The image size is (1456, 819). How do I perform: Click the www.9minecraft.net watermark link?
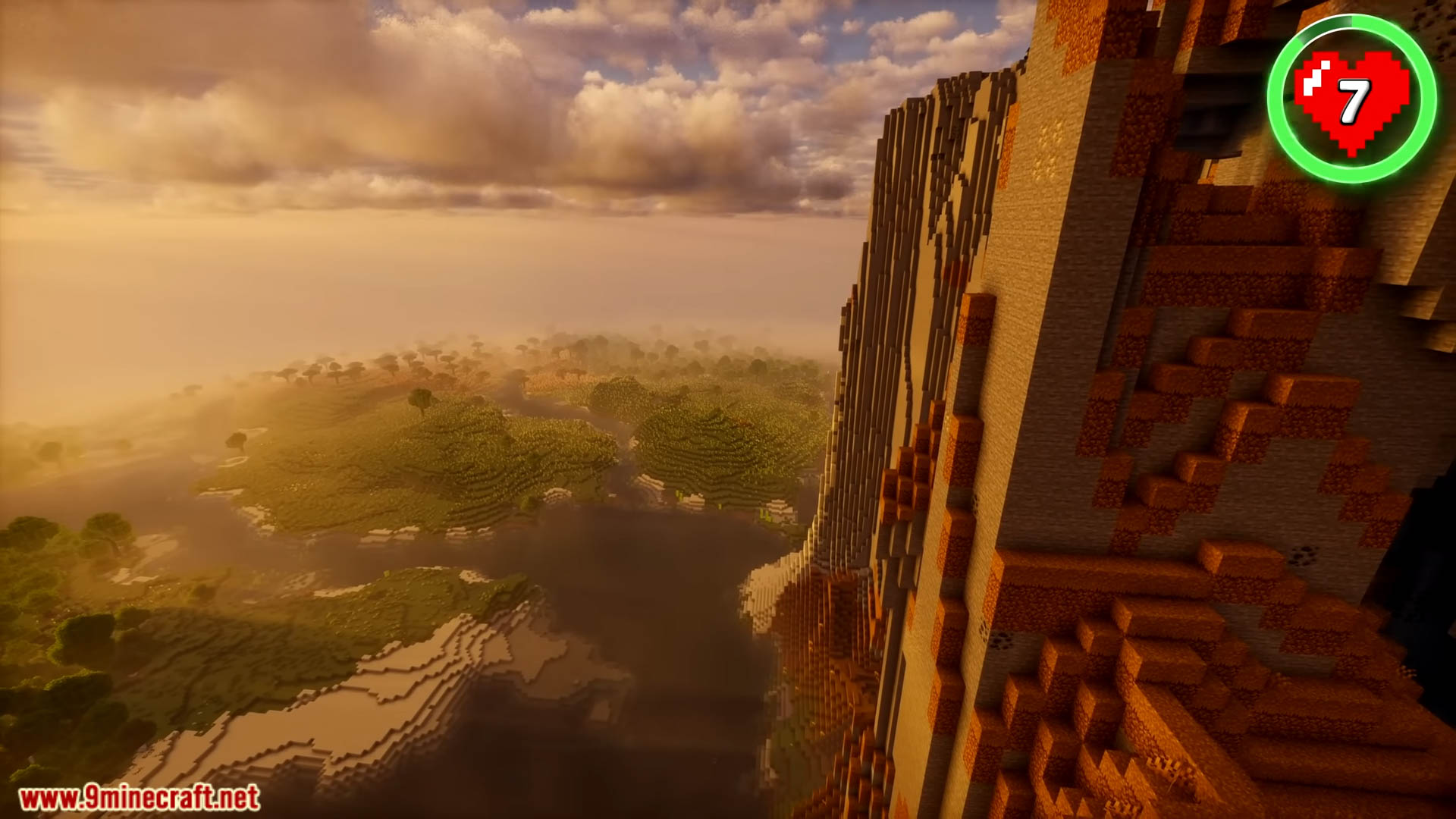coord(140,798)
